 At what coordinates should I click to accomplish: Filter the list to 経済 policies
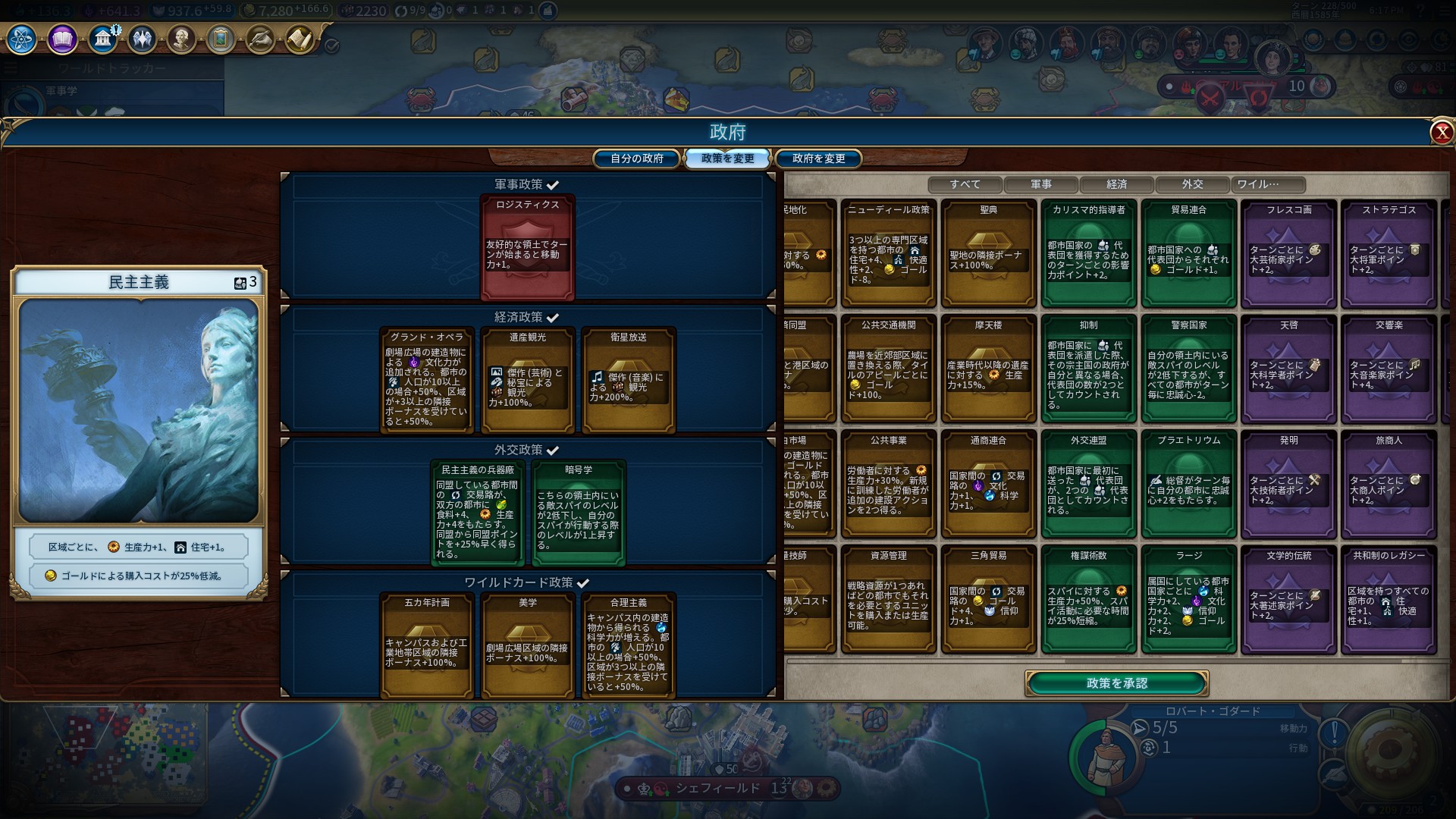pos(1116,184)
